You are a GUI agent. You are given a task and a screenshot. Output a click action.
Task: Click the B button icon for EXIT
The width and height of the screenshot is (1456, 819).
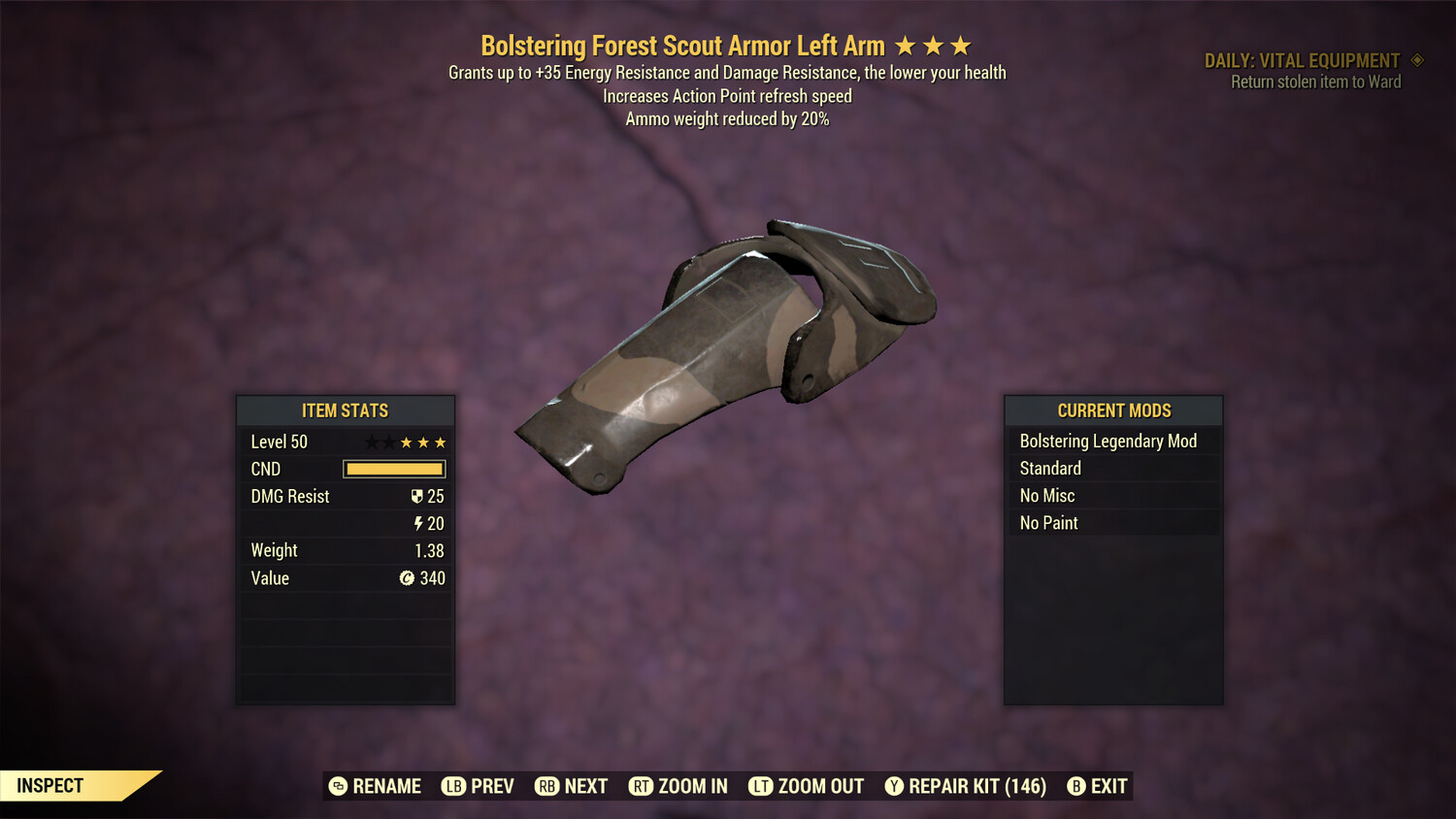(x=1075, y=786)
